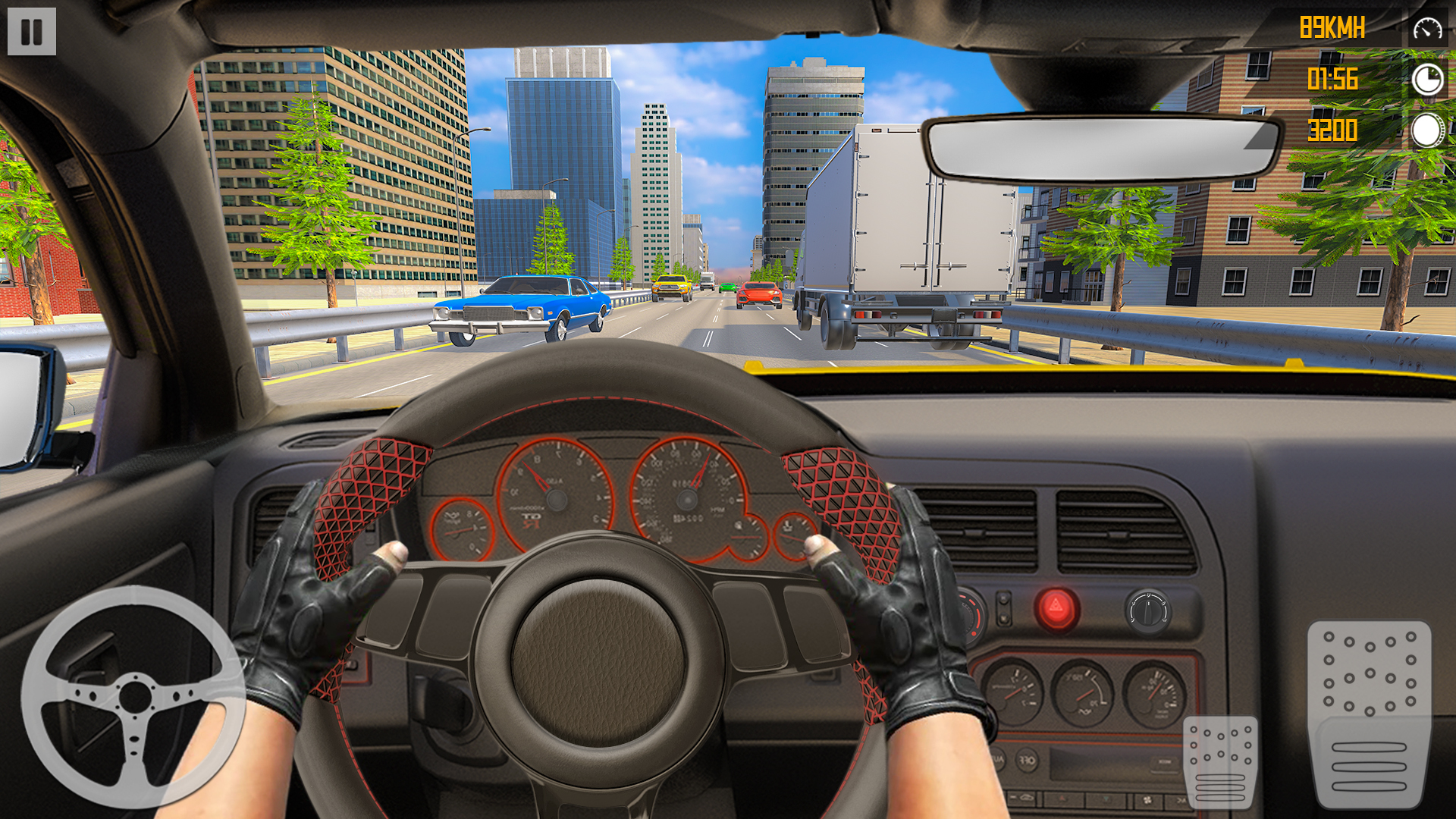Enable AUTO mode on the climate panel

point(996,761)
